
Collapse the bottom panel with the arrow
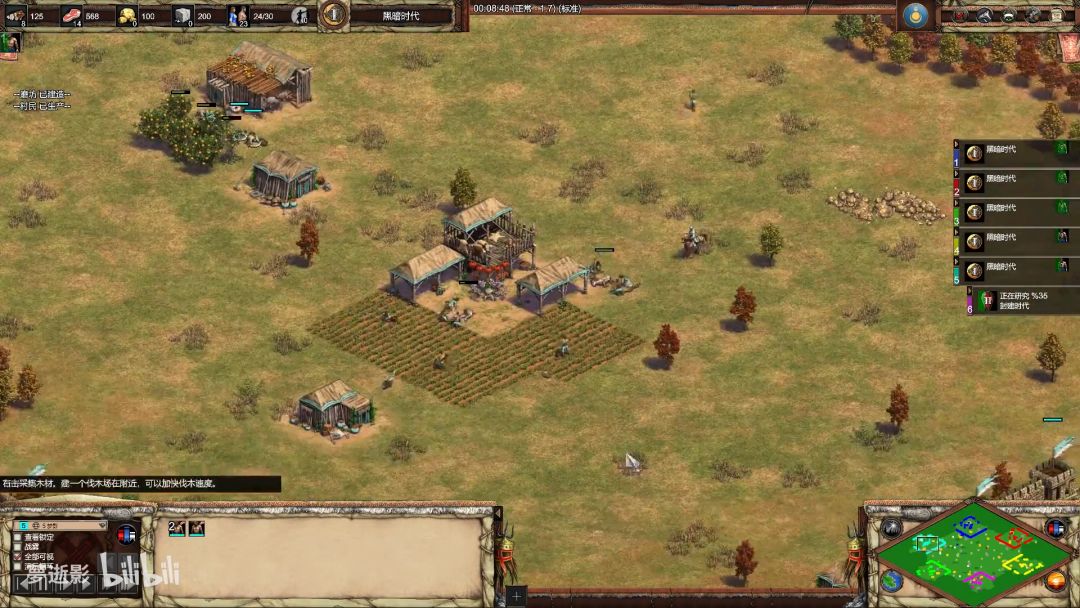pyautogui.click(x=498, y=513)
